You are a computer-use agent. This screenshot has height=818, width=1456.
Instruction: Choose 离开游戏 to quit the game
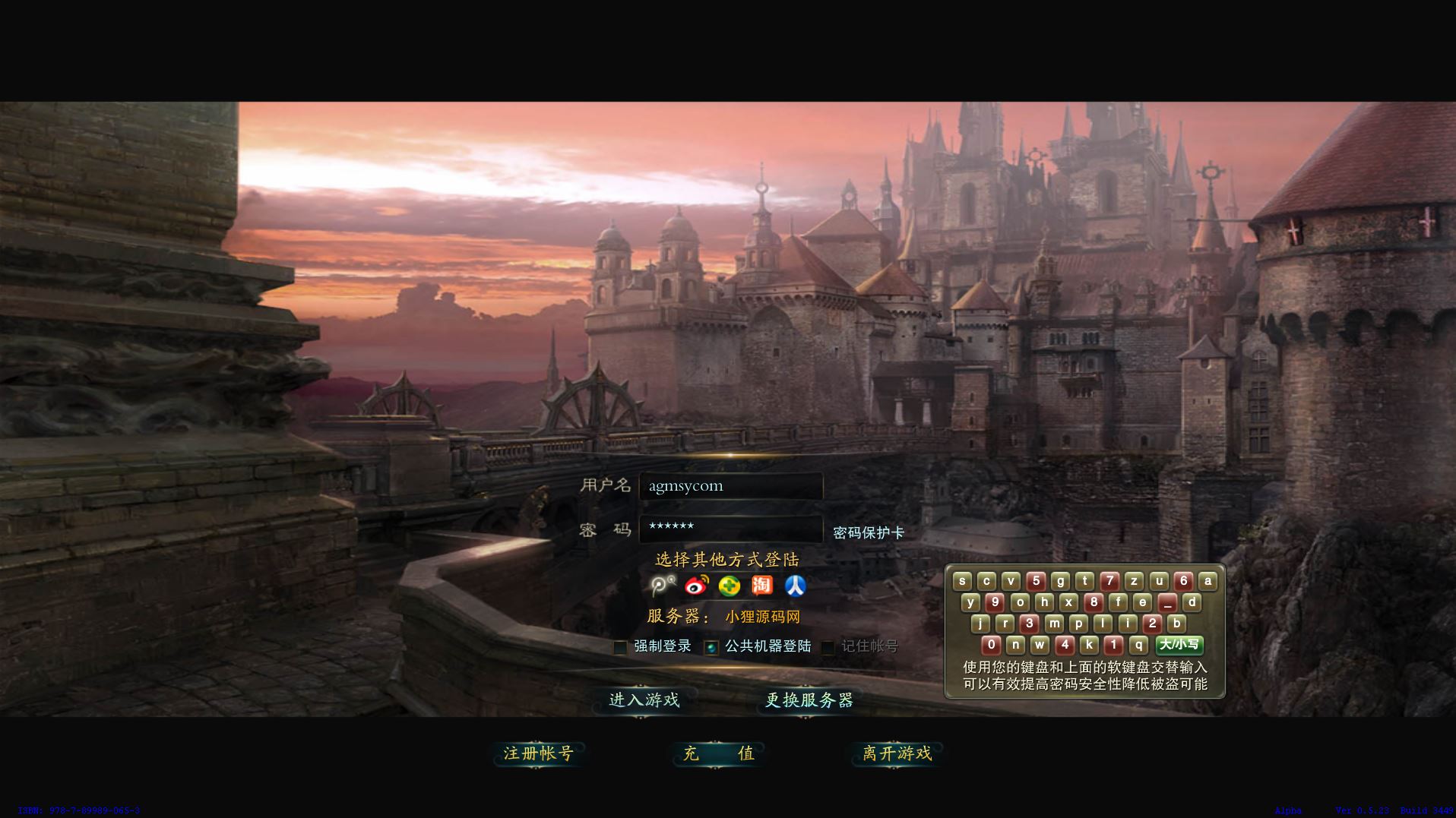[x=897, y=753]
